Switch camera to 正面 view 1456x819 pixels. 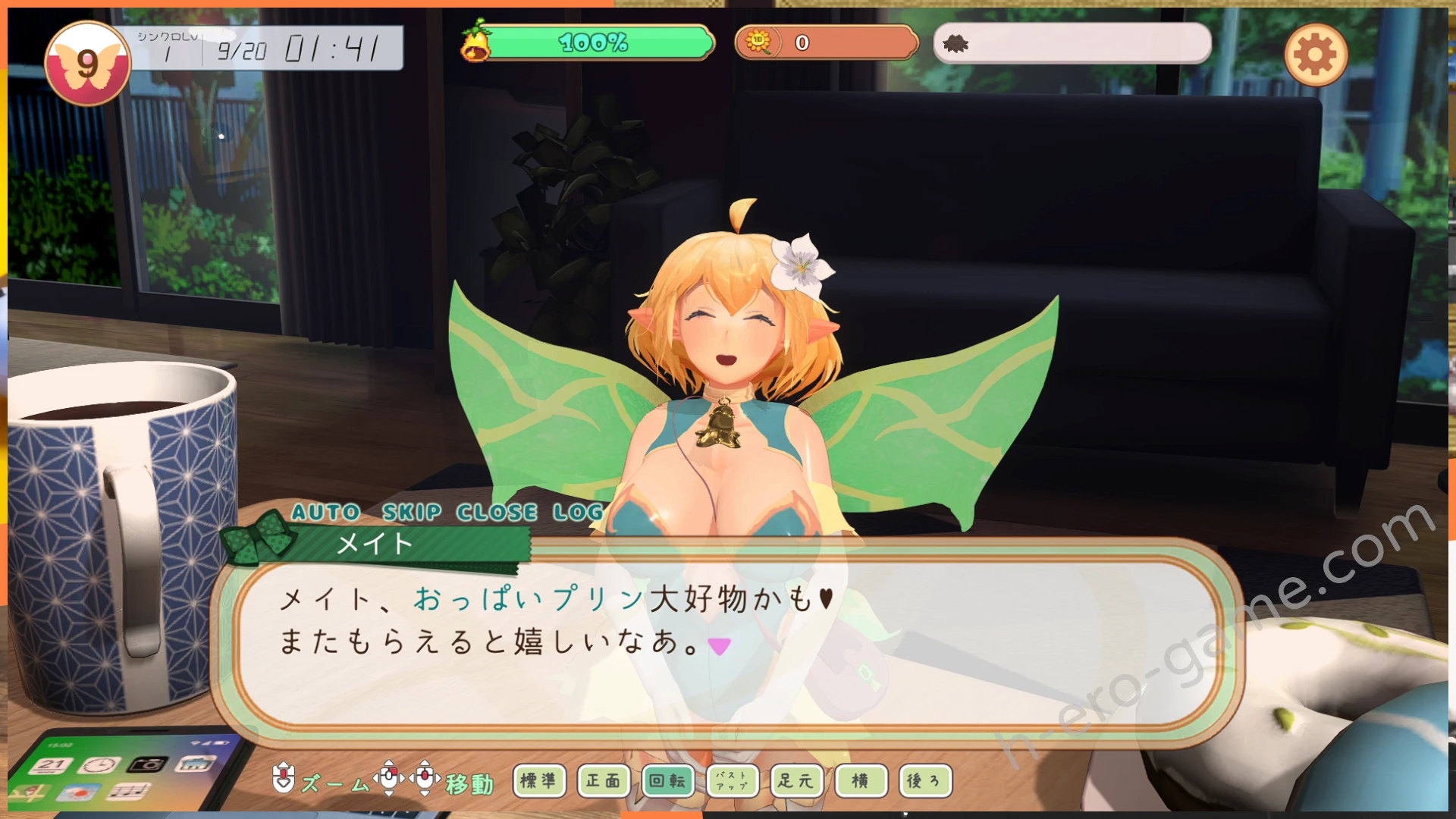[x=604, y=780]
